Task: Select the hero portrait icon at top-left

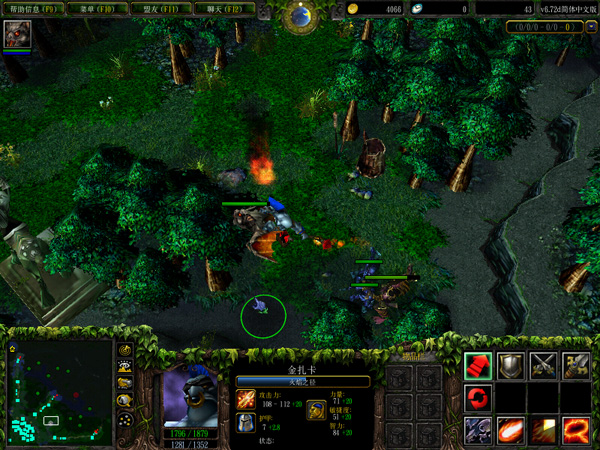Action: 17,35
